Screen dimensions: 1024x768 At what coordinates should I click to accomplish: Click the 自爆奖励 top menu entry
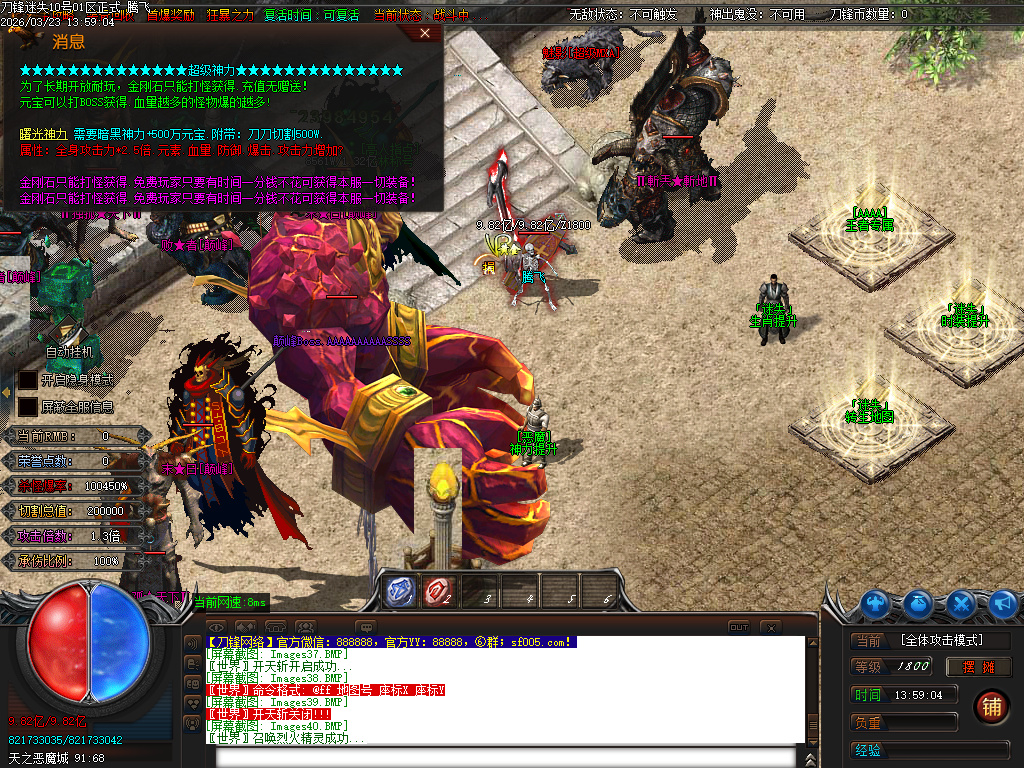pos(171,15)
